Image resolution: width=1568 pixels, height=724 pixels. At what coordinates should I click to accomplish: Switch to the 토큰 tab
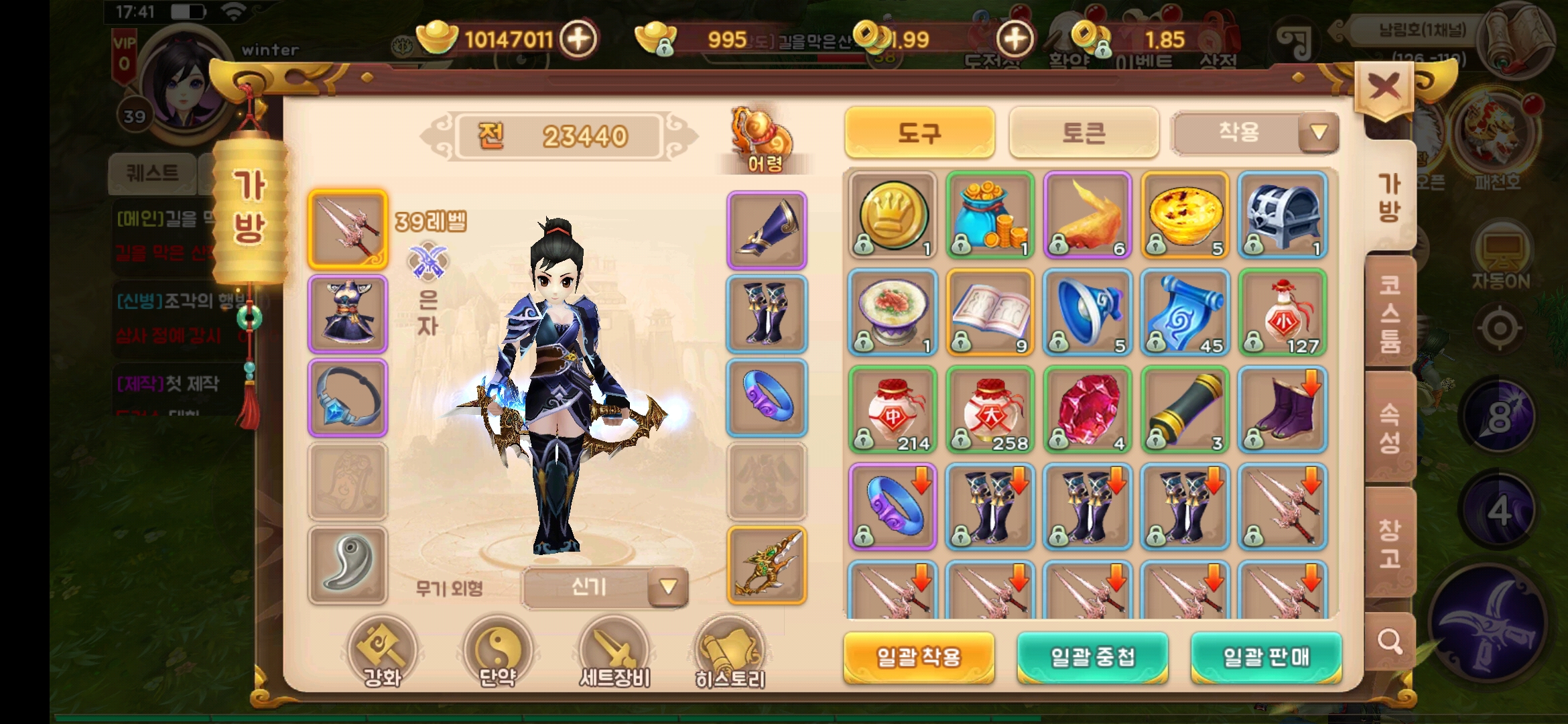click(x=1084, y=133)
